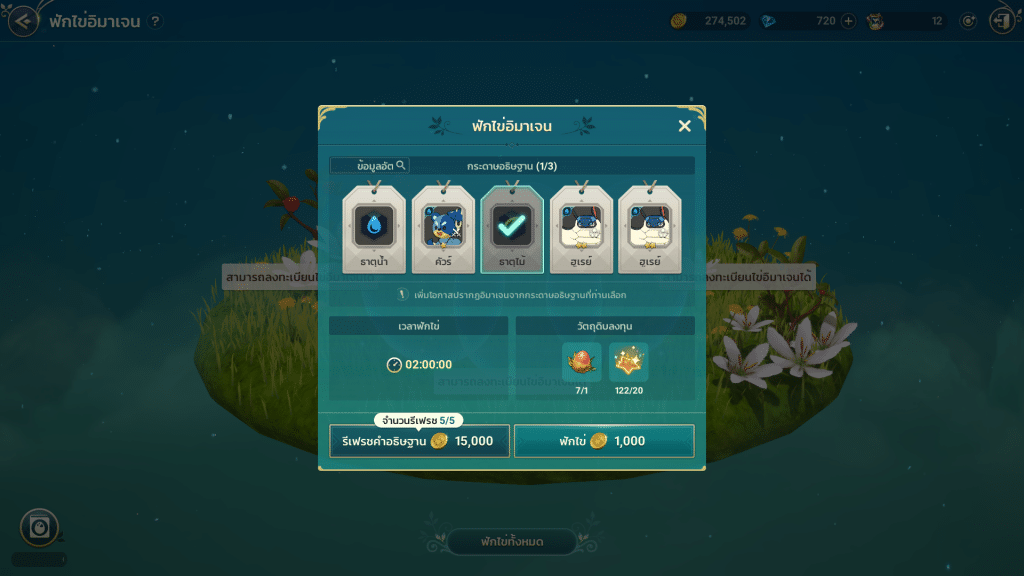Open the circular target icon in top bar
1024x576 pixels.
point(968,21)
